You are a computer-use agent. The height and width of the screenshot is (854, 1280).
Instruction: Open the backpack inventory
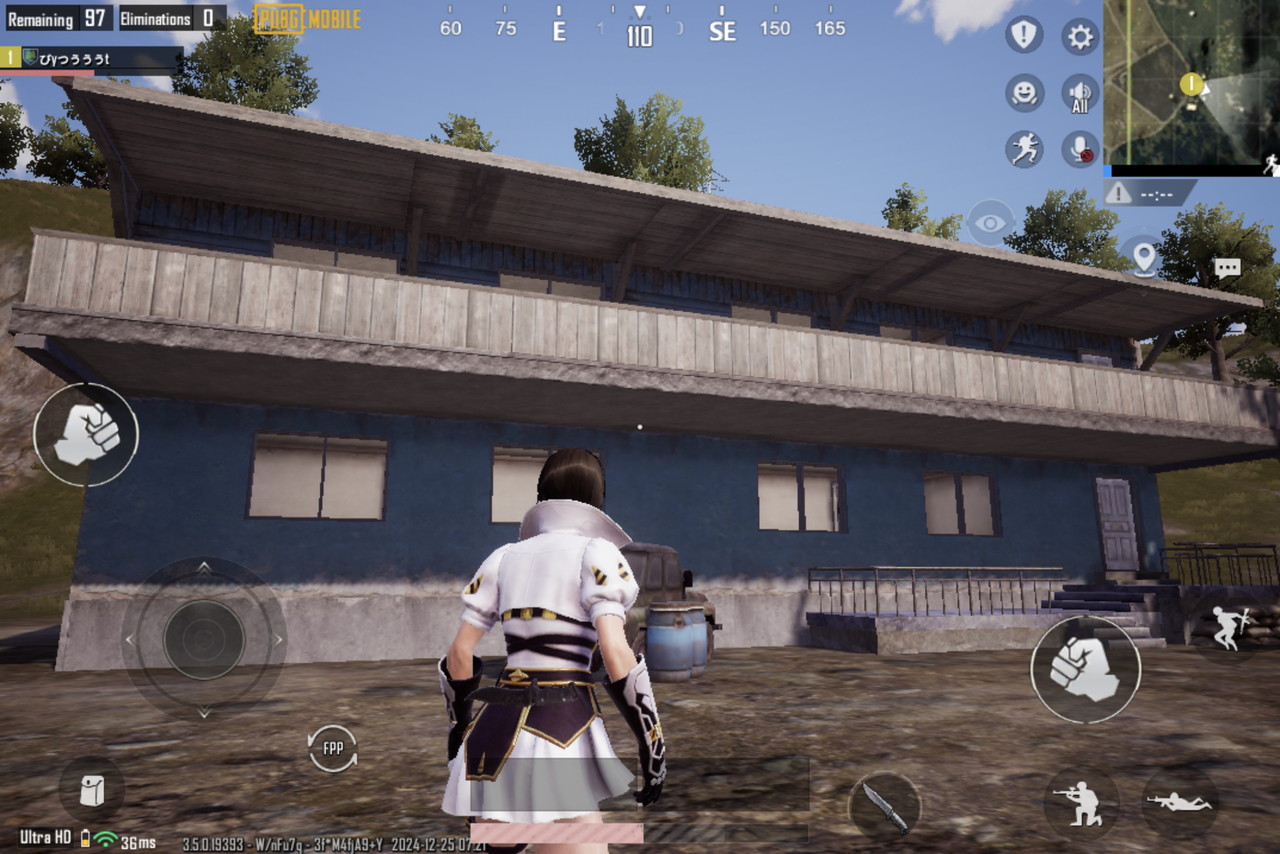coord(91,791)
